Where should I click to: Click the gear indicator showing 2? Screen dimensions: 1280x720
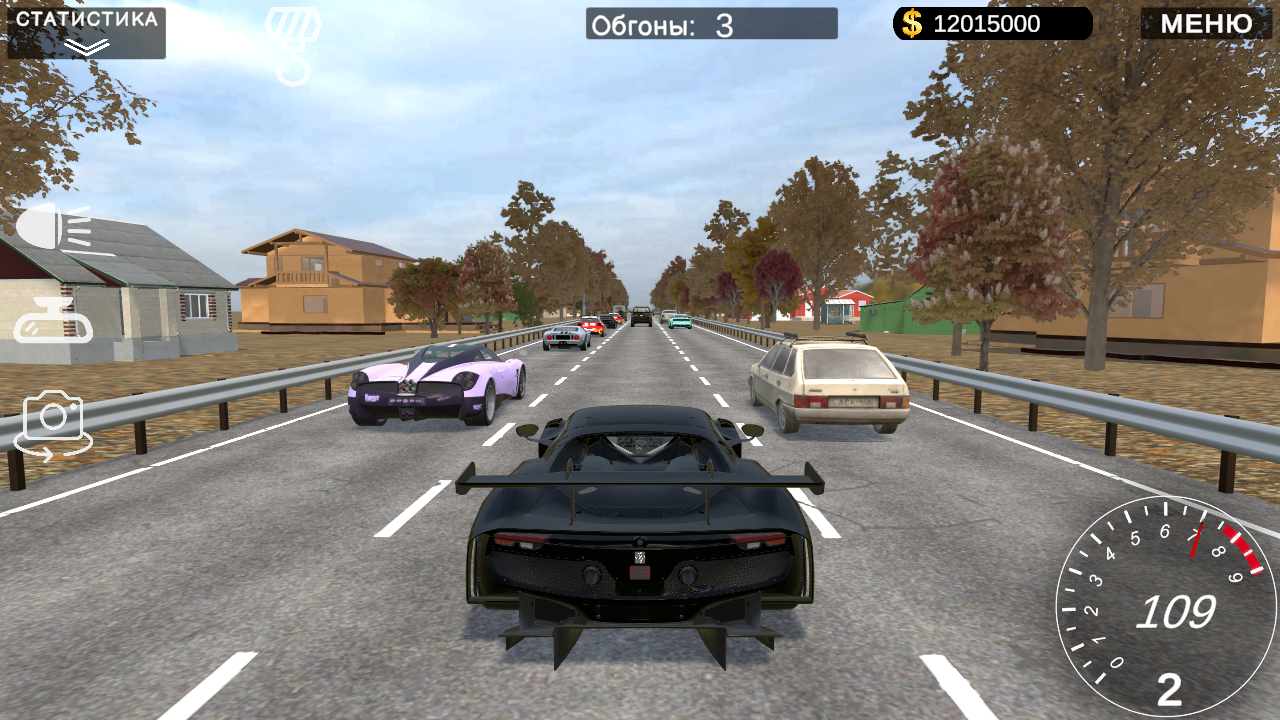coord(1170,690)
